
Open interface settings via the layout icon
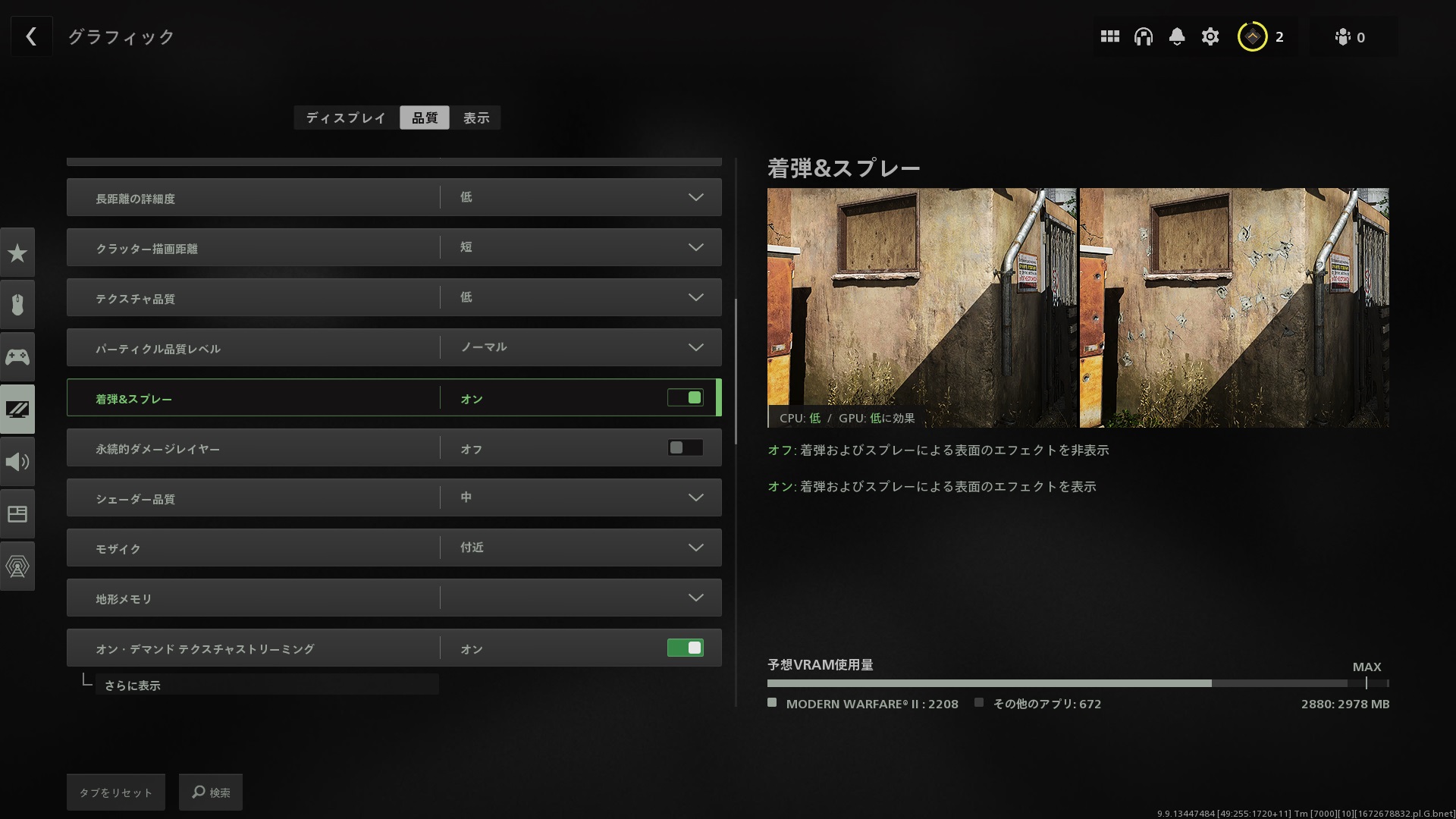[17, 513]
